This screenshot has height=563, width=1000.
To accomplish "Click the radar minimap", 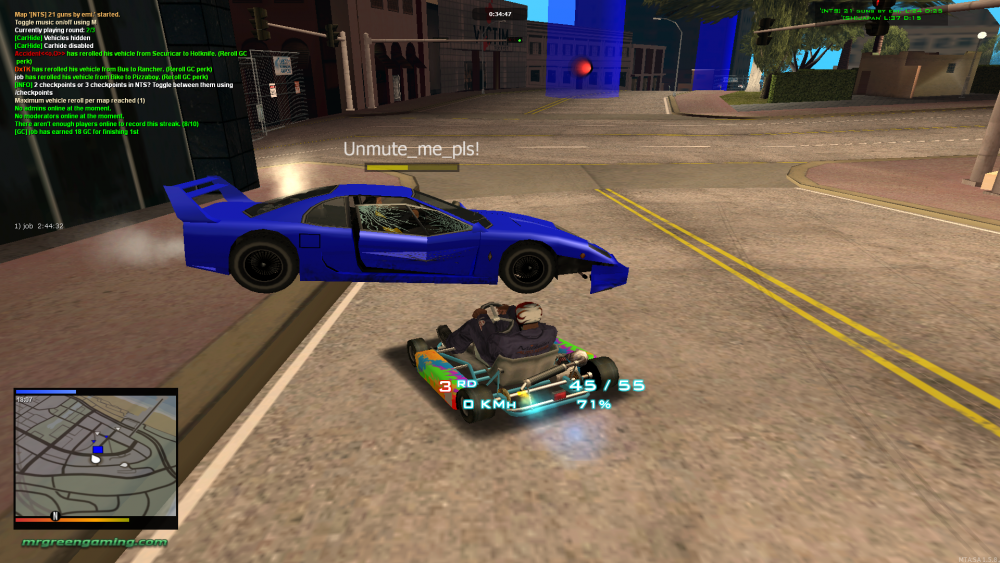I will tap(95, 458).
